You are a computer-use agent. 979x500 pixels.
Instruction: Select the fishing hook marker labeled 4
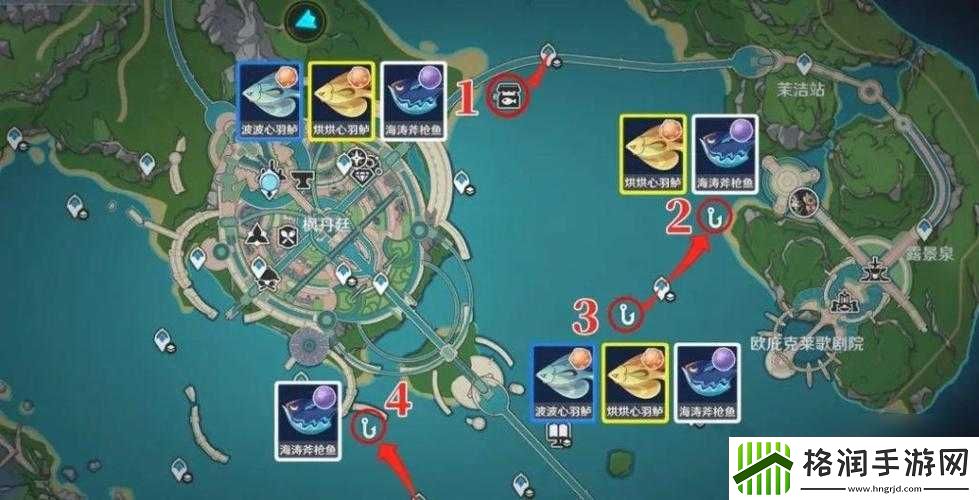pyautogui.click(x=370, y=426)
